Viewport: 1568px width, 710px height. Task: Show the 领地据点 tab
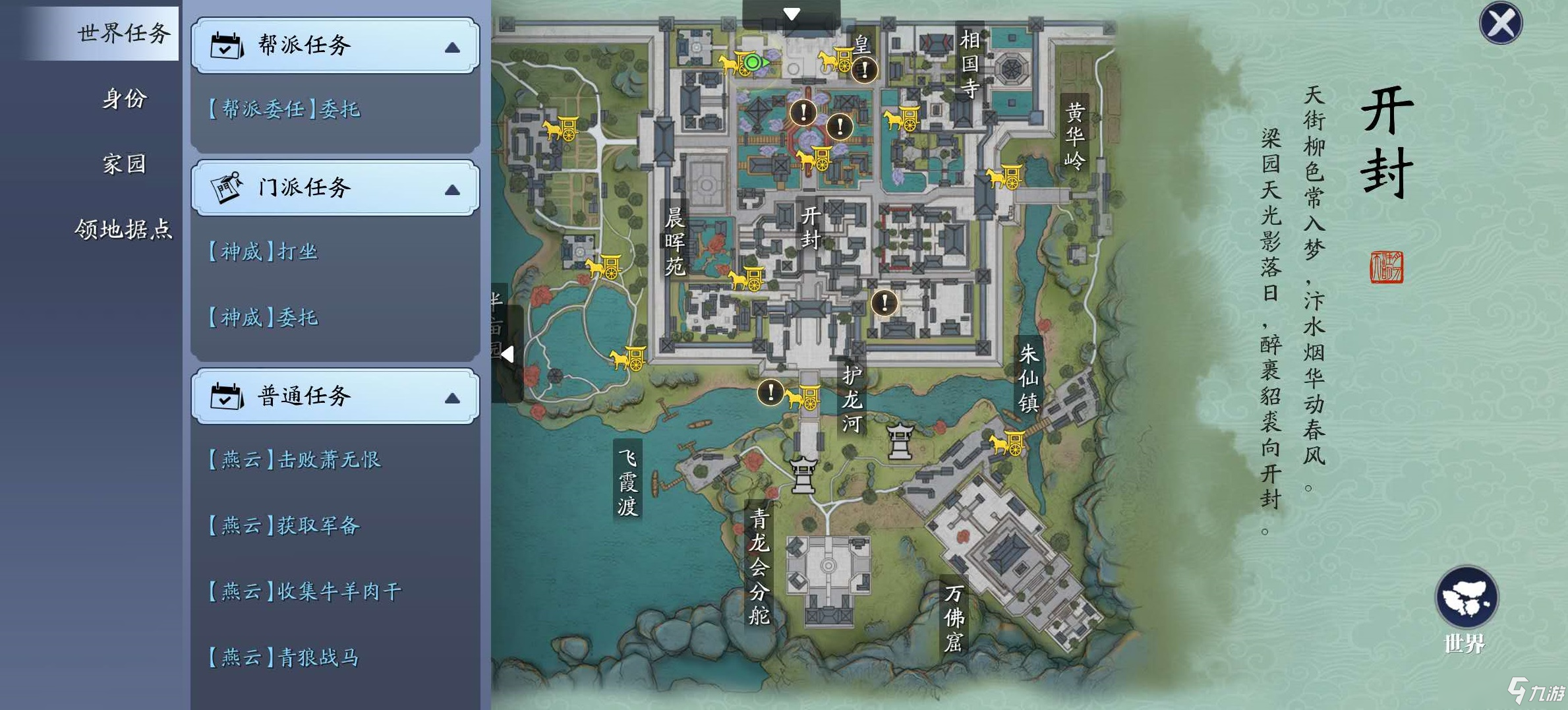point(123,229)
